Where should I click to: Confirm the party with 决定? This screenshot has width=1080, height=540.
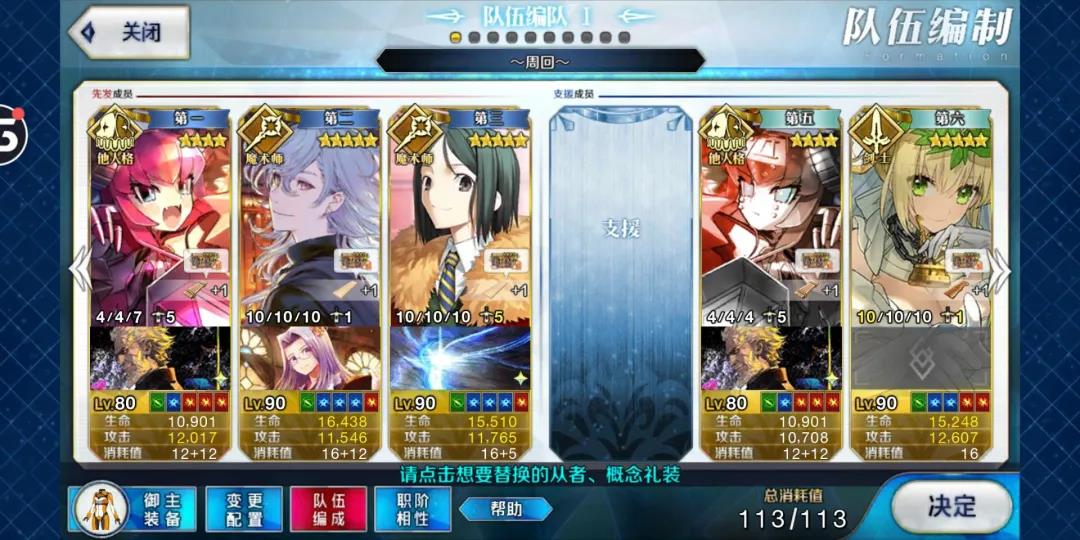pos(949,506)
